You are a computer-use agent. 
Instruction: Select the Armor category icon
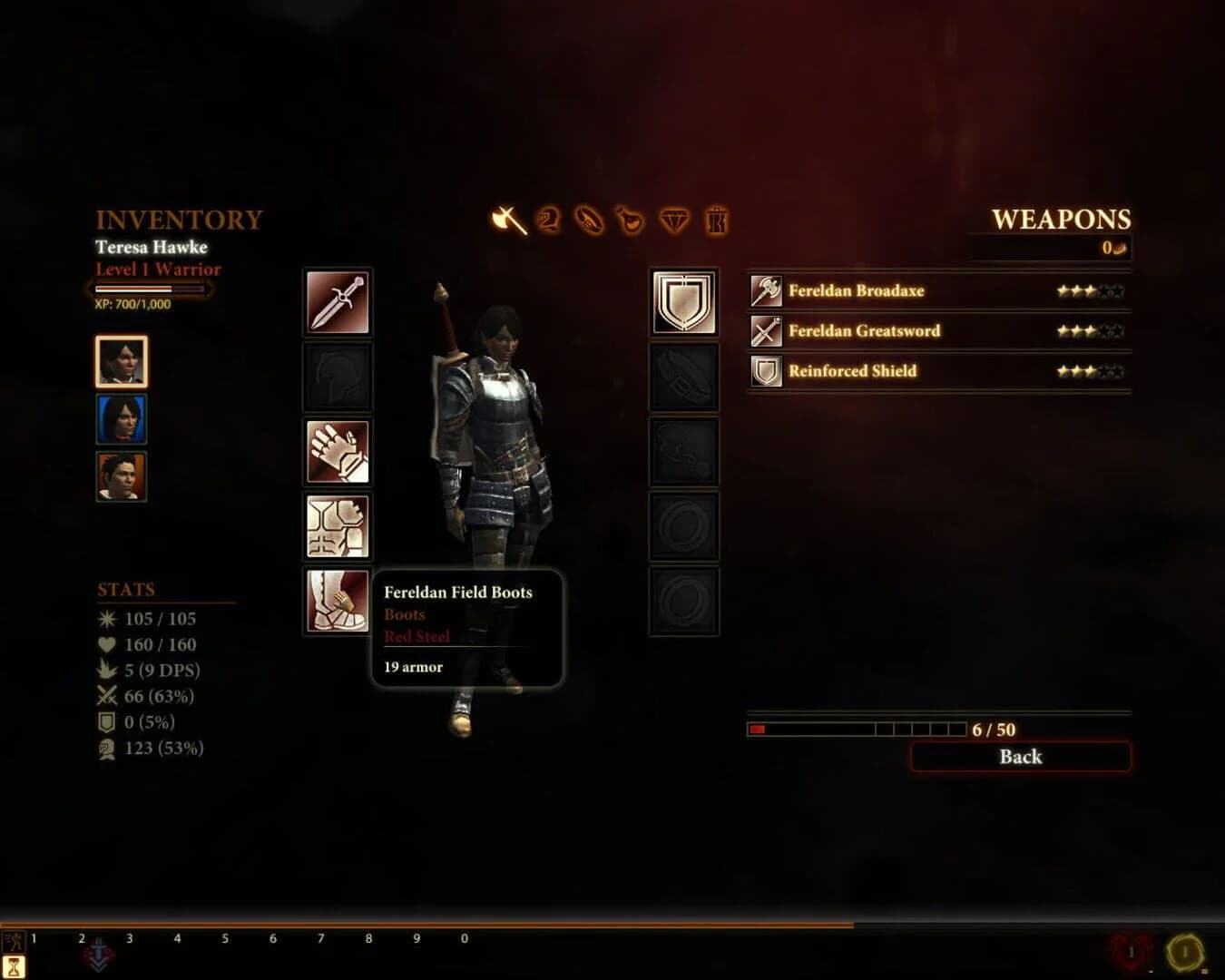[549, 220]
